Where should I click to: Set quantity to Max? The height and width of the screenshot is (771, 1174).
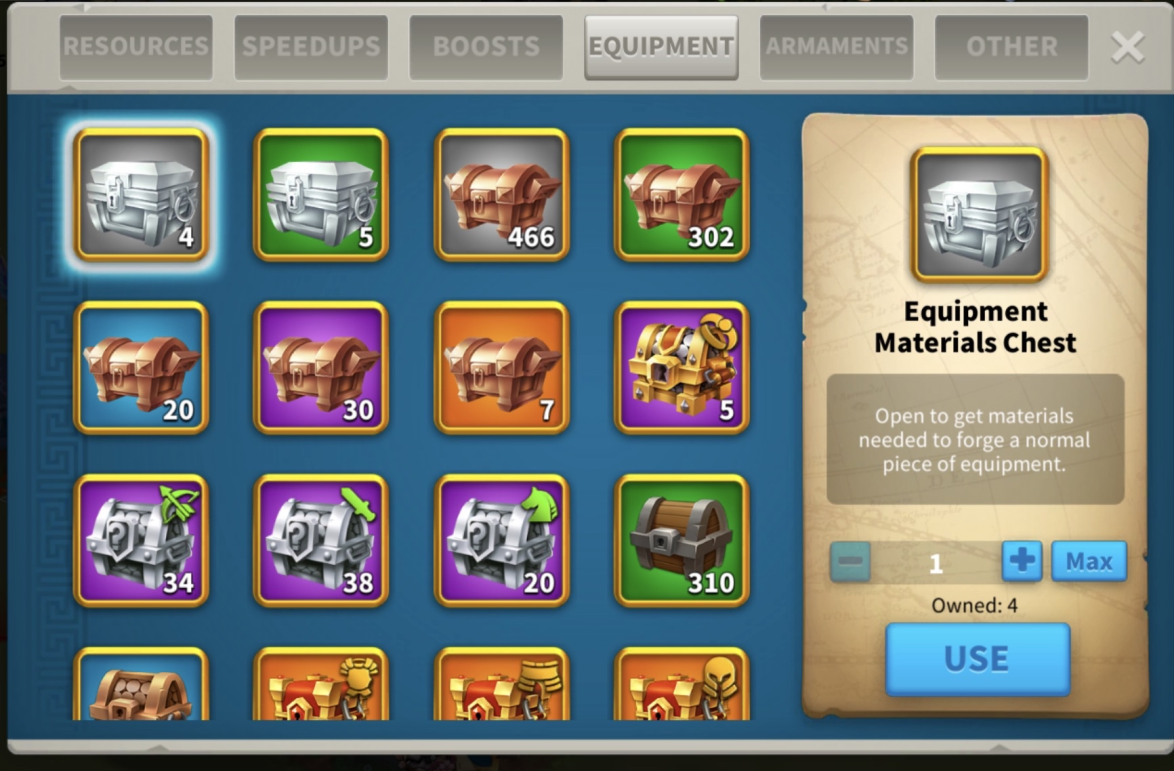pyautogui.click(x=1089, y=561)
